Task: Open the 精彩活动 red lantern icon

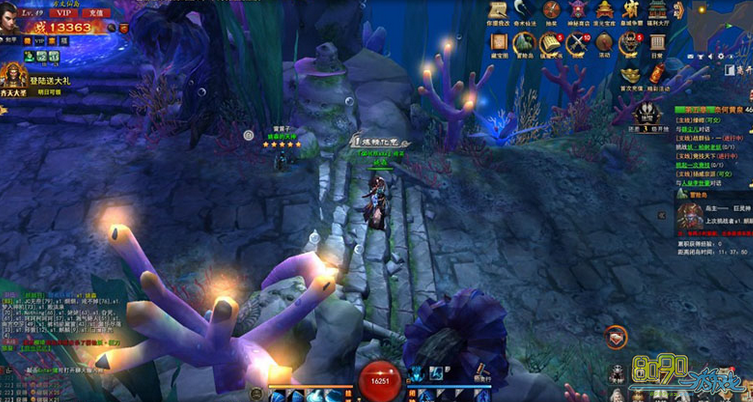Action: (x=657, y=73)
